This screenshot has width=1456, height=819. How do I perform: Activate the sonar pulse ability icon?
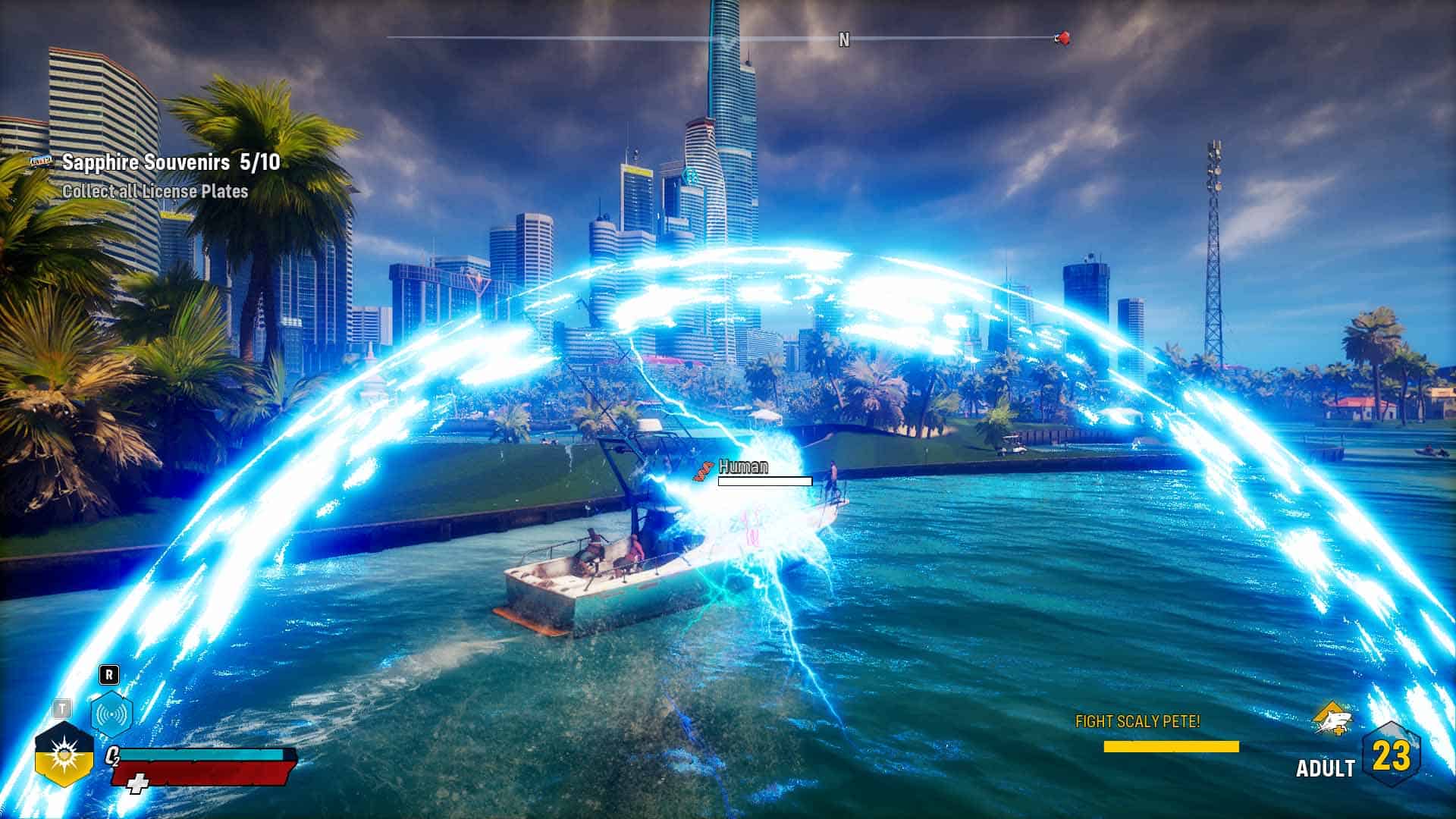pos(111,714)
